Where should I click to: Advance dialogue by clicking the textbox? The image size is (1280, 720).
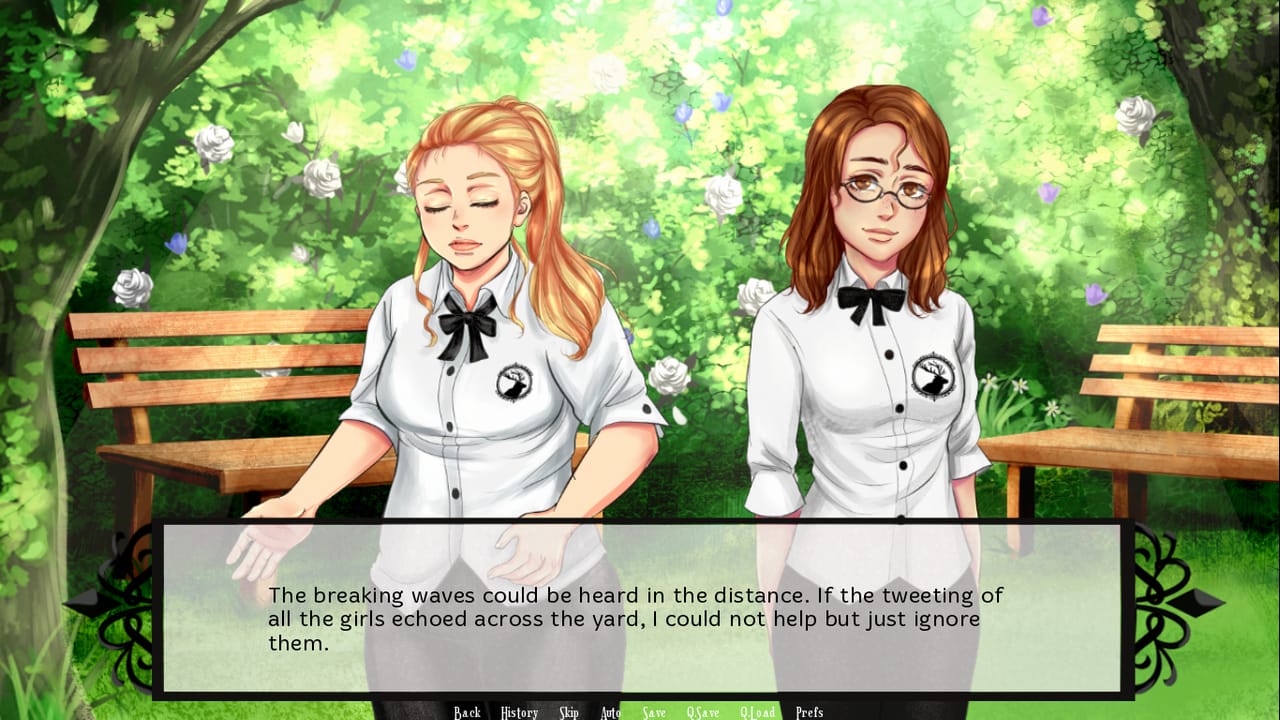[640, 610]
